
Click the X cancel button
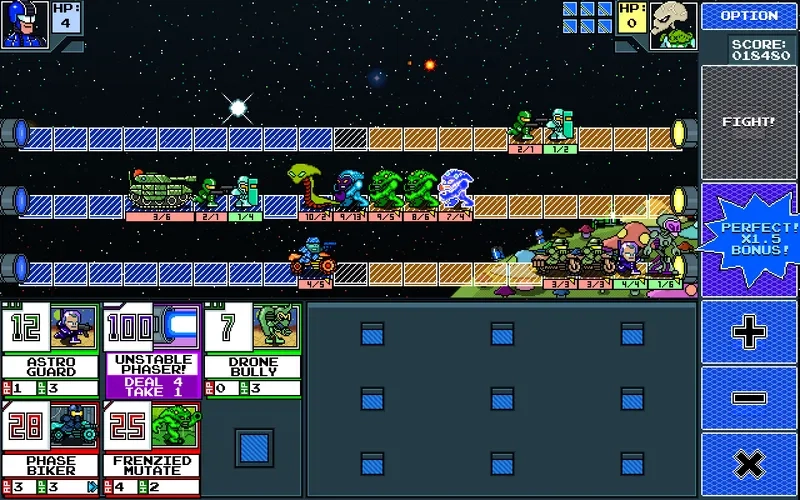click(749, 464)
